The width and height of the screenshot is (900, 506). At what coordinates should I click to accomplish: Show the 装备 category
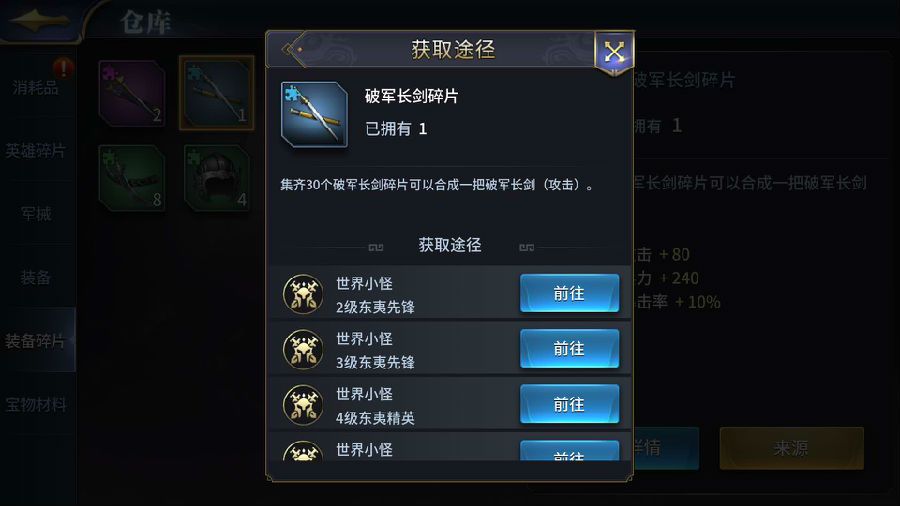37,277
